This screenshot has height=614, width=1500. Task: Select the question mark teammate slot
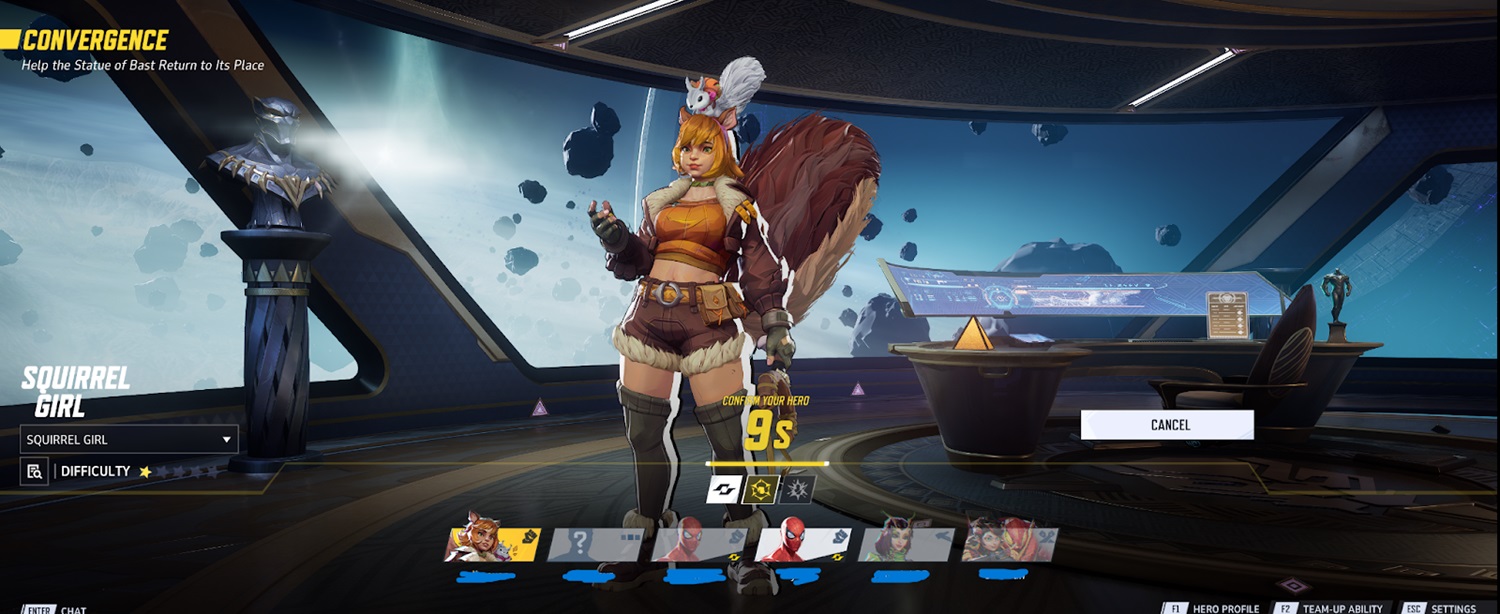(596, 545)
